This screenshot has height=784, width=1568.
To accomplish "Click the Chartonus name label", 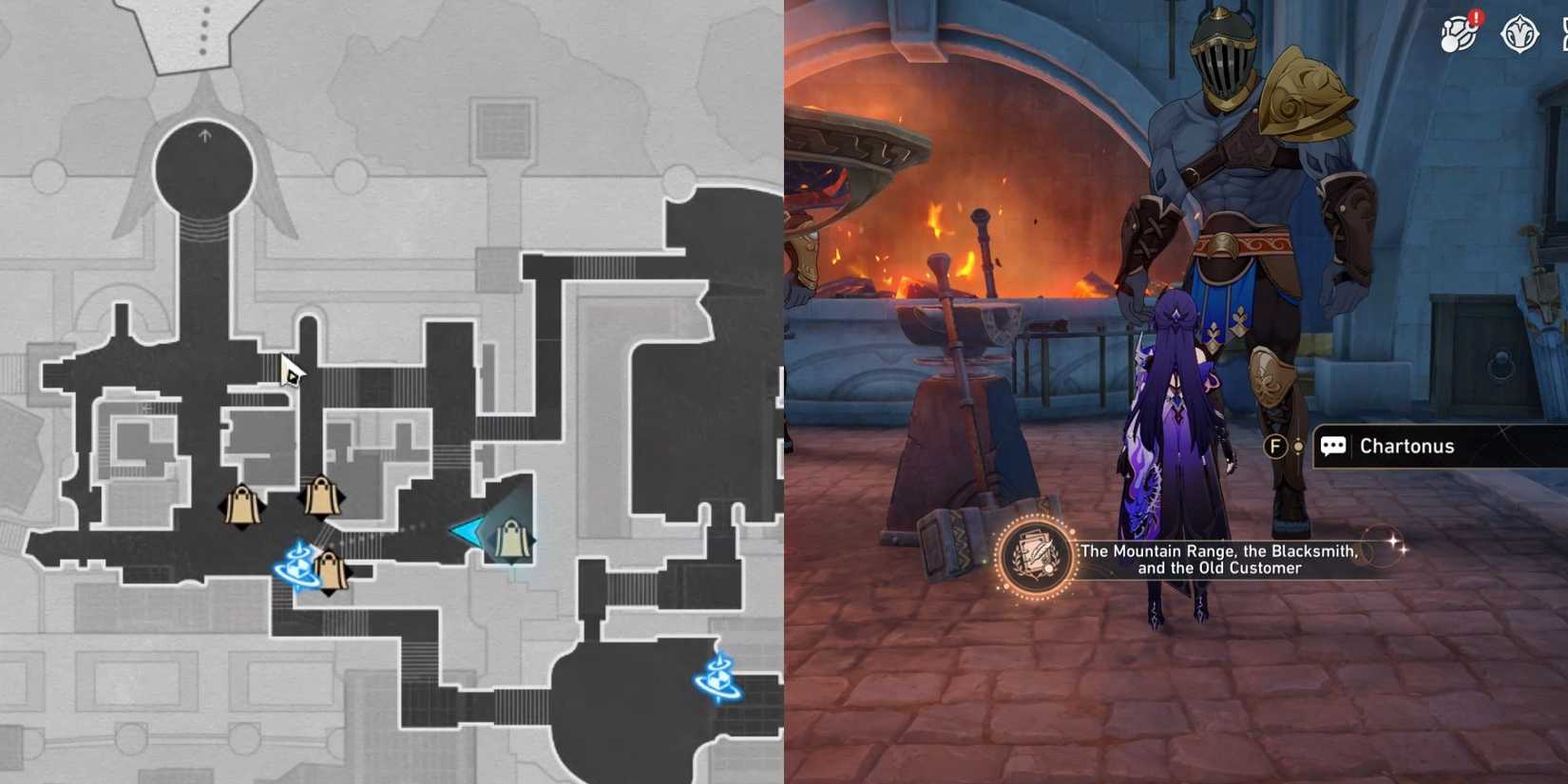I will (x=1407, y=446).
